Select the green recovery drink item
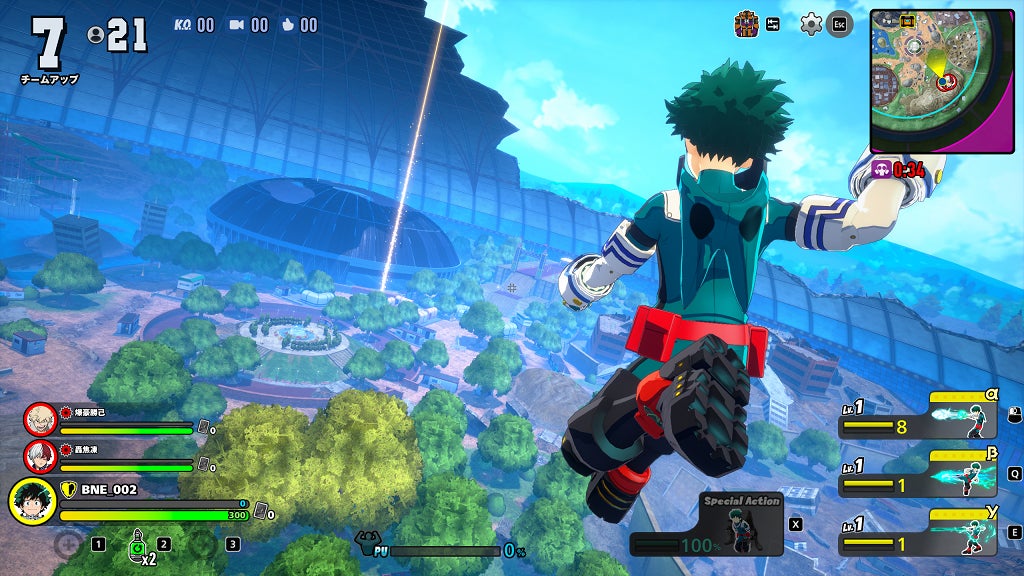Image resolution: width=1024 pixels, height=576 pixels. pos(136,545)
